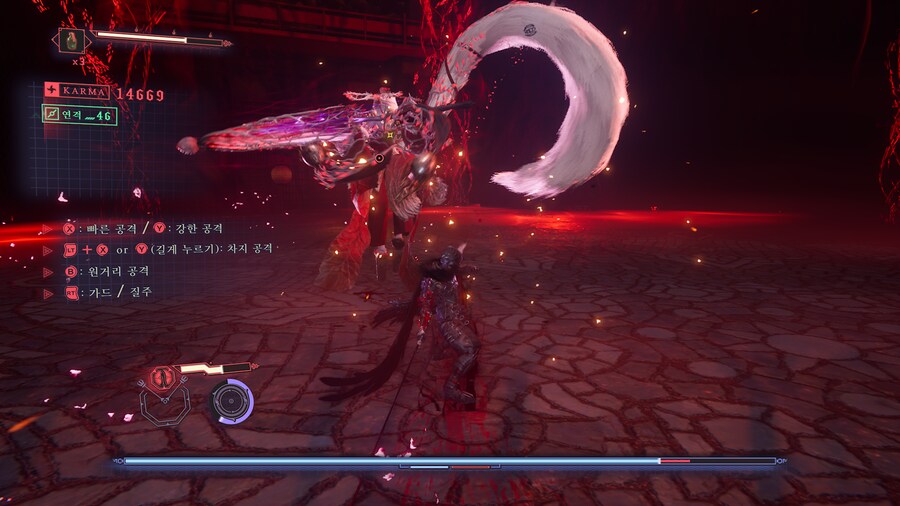Select the green healing potion item slot
This screenshot has height=506, width=900.
pos(73,41)
